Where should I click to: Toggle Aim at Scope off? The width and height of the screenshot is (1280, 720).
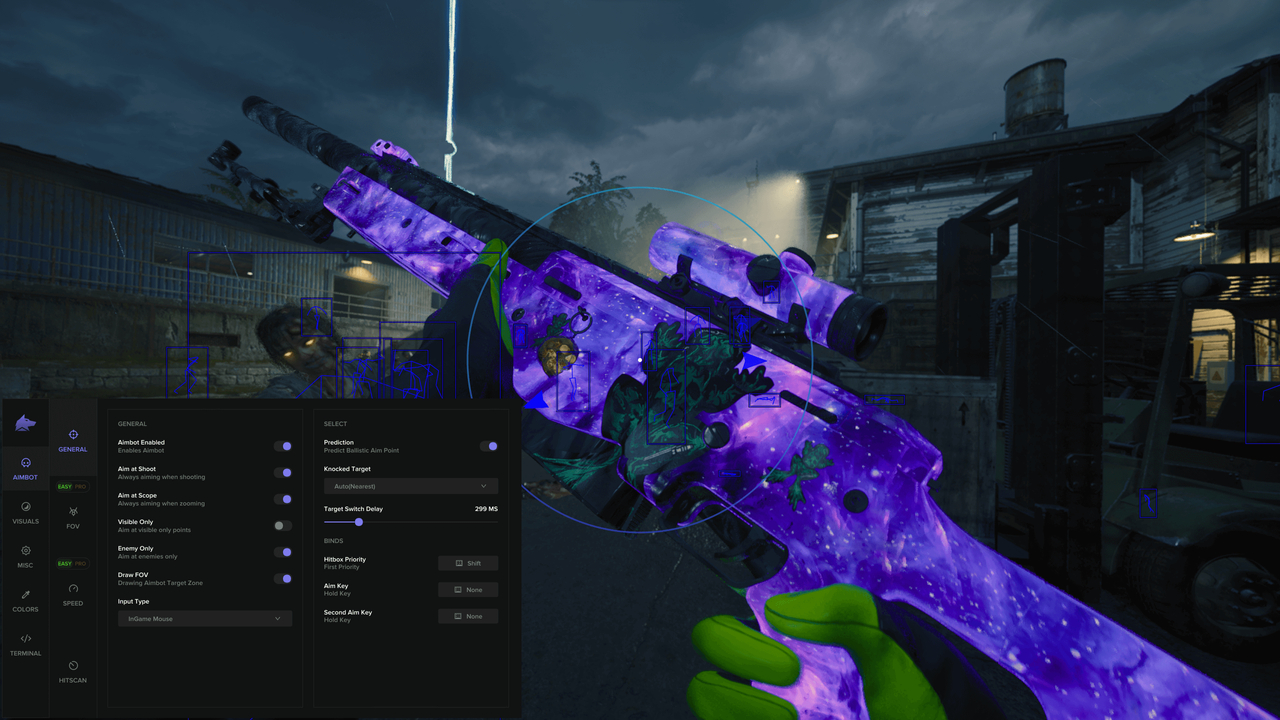[x=282, y=498]
